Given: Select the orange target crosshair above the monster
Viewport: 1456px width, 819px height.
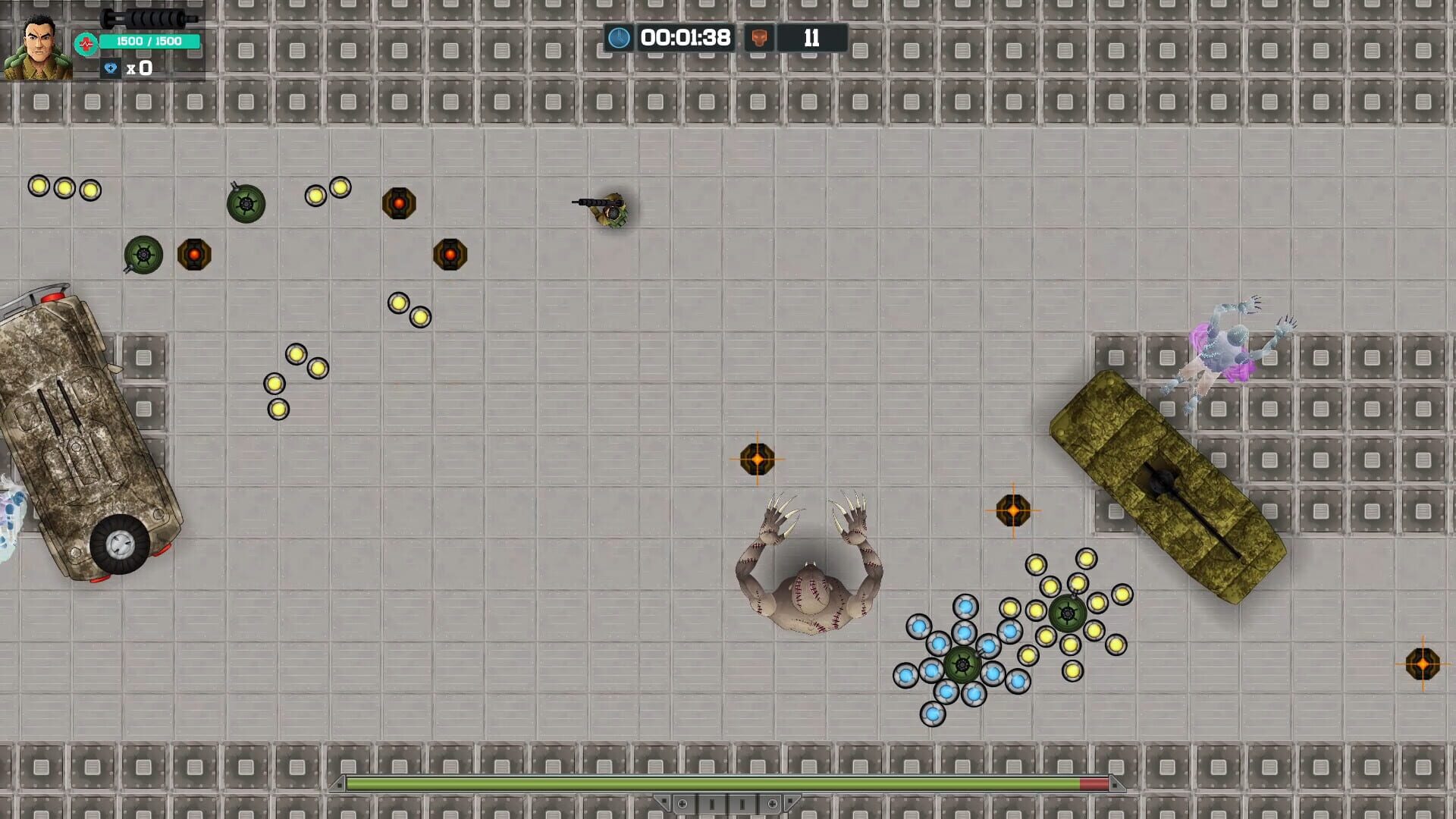Looking at the screenshot, I should (x=756, y=458).
